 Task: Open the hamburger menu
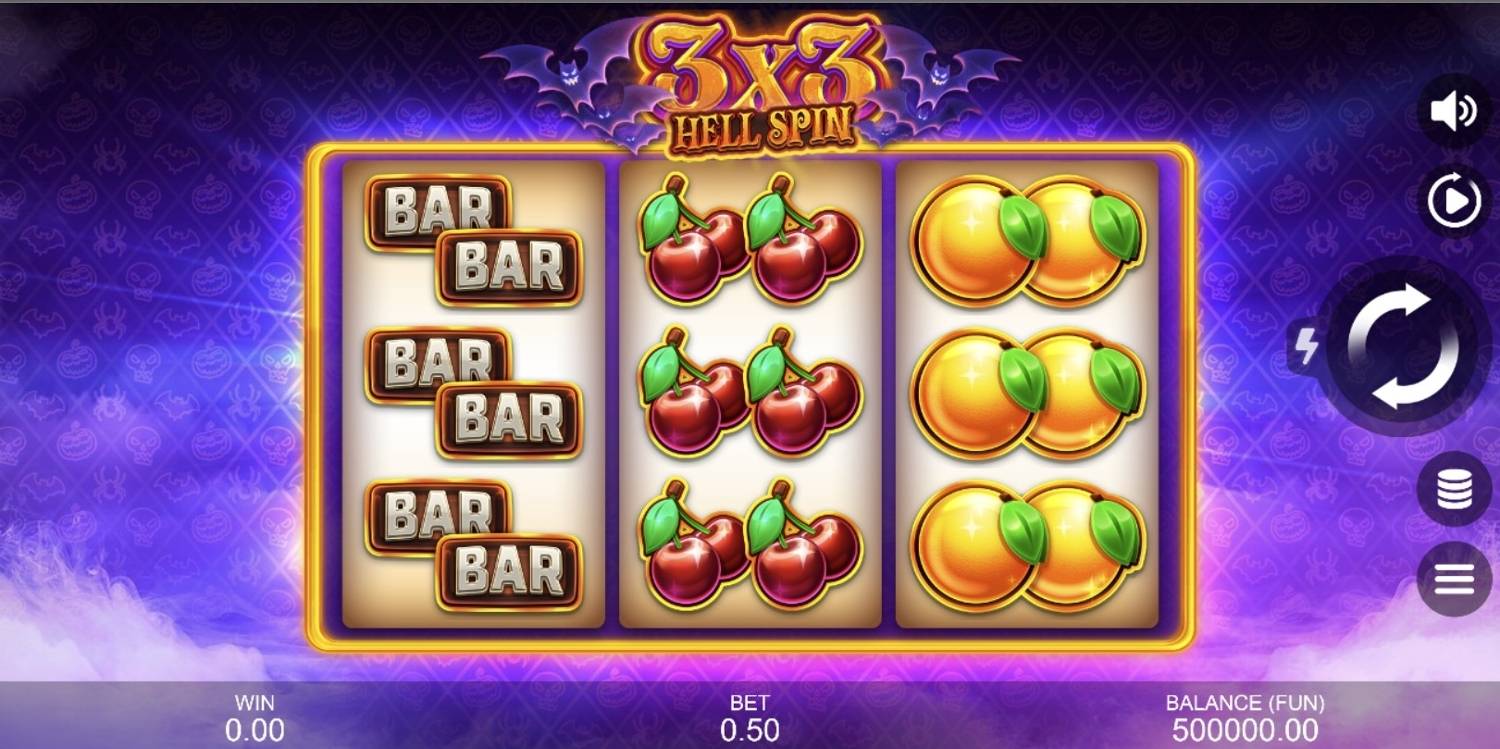coord(1454,579)
